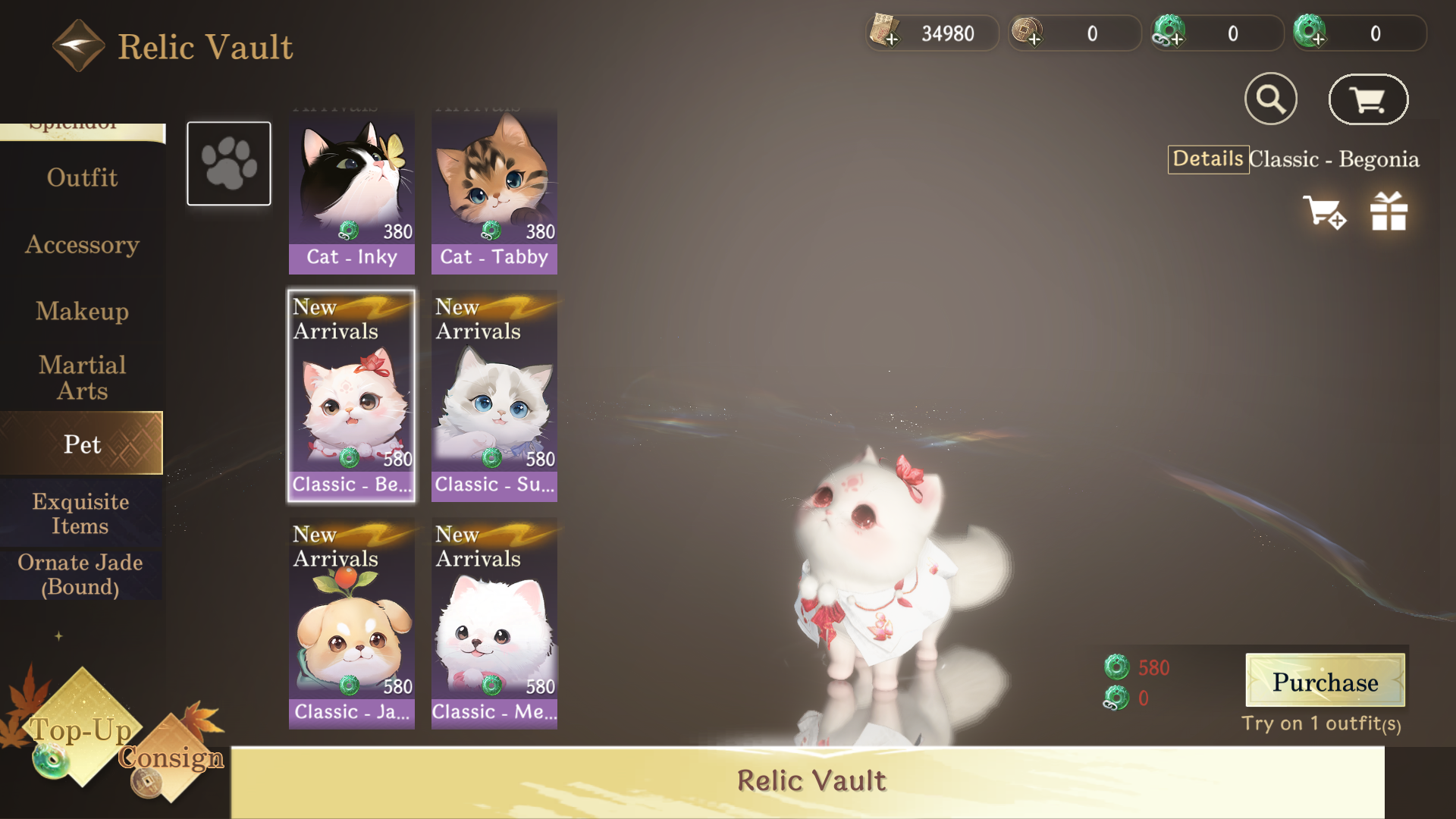This screenshot has height=819, width=1456.
Task: Switch to the Outfit category
Action: (82, 177)
